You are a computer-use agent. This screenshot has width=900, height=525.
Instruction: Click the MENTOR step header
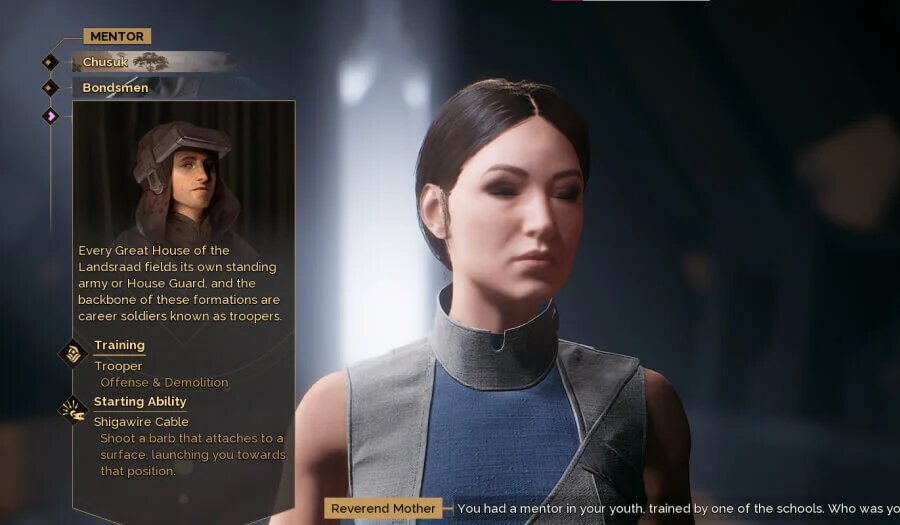coord(117,36)
